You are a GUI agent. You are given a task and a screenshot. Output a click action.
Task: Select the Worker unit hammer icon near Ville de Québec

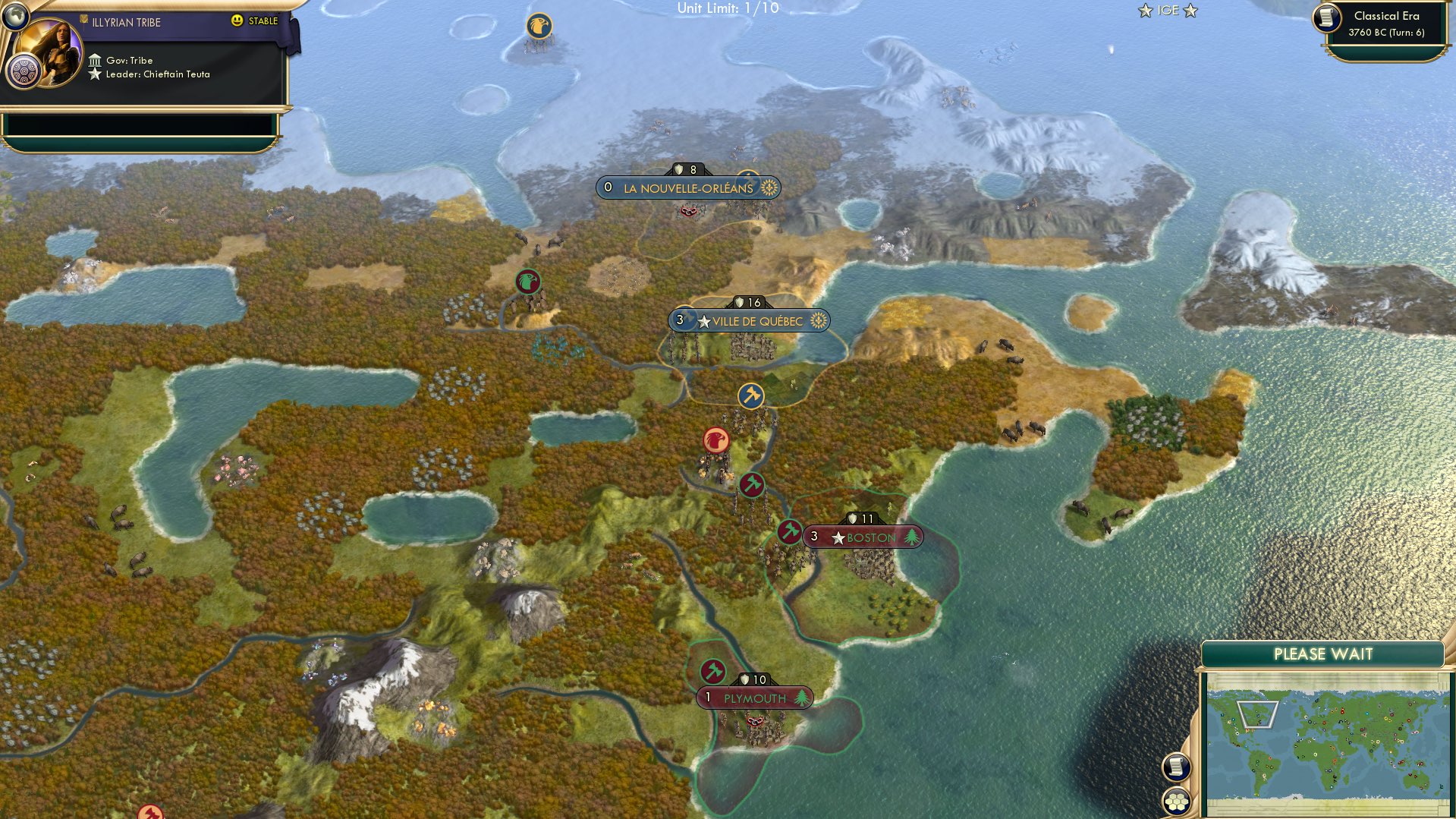click(x=750, y=396)
